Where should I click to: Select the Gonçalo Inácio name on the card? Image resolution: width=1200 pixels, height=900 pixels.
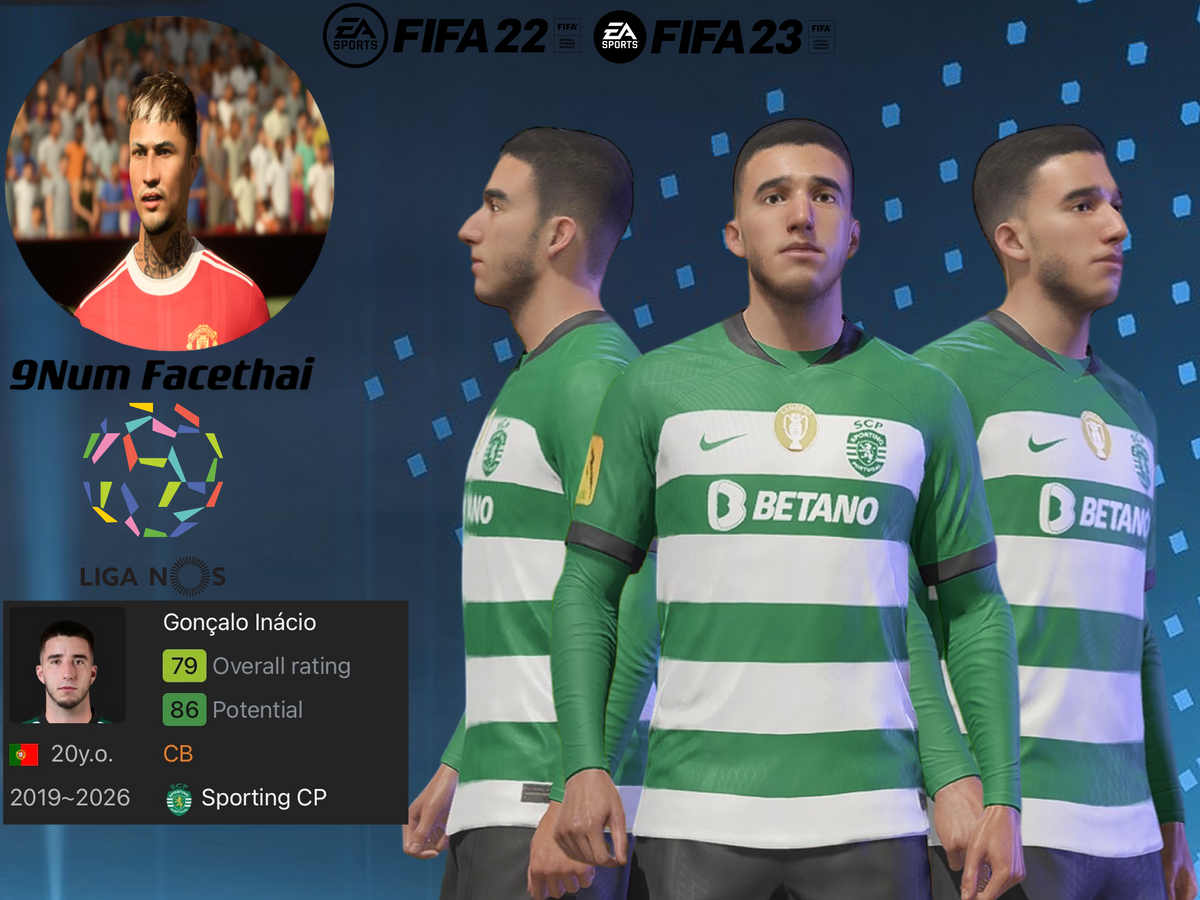[x=239, y=622]
